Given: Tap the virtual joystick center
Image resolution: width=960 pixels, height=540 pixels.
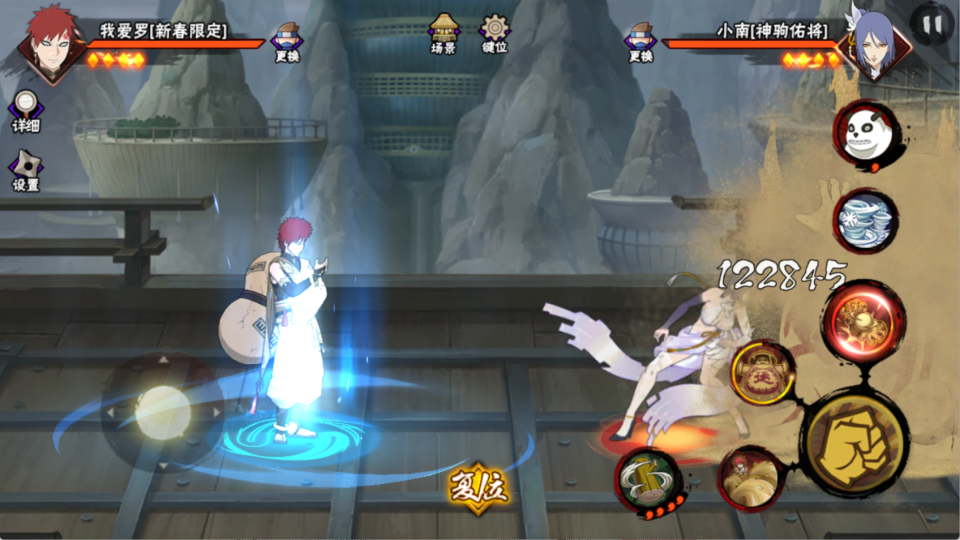Looking at the screenshot, I should pos(162,410).
